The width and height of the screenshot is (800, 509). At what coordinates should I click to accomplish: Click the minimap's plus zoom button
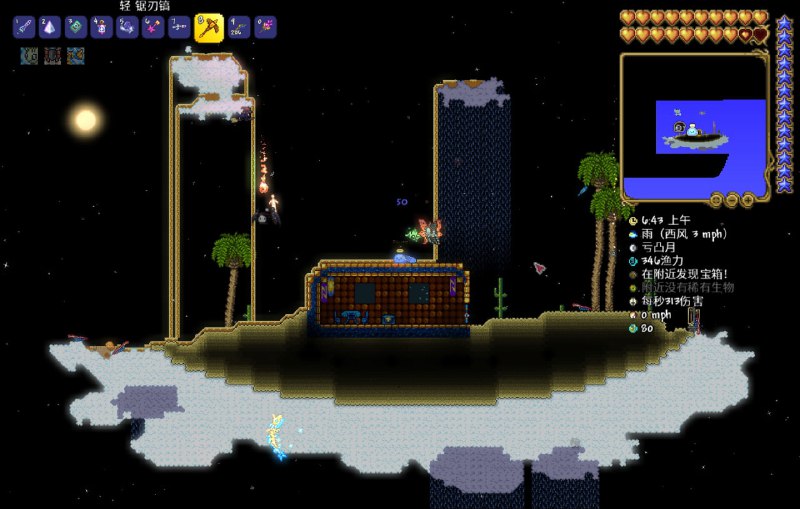tap(748, 200)
